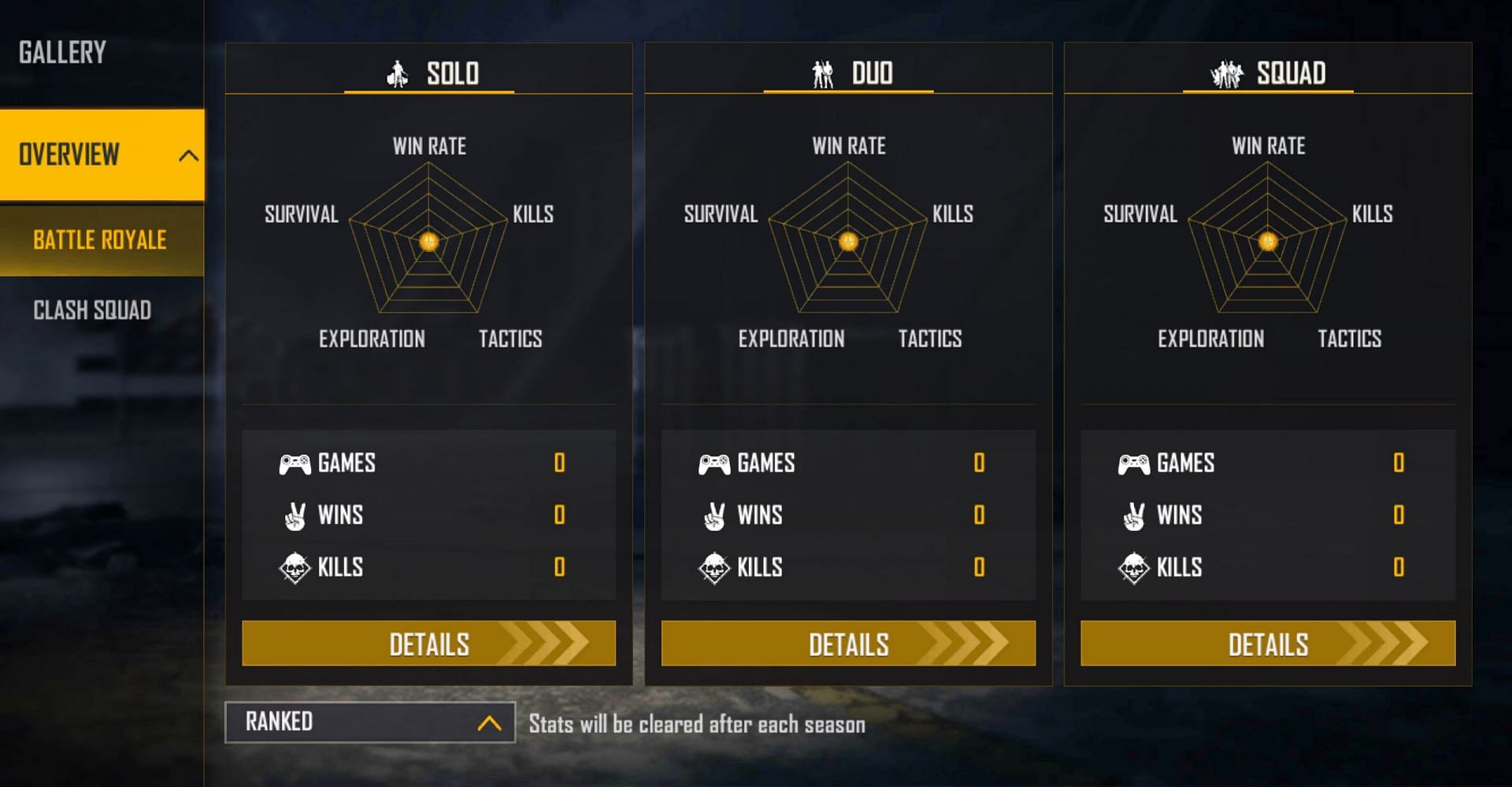The width and height of the screenshot is (1512, 787).
Task: Click the Wins count value in Squad card
Action: point(1398,515)
